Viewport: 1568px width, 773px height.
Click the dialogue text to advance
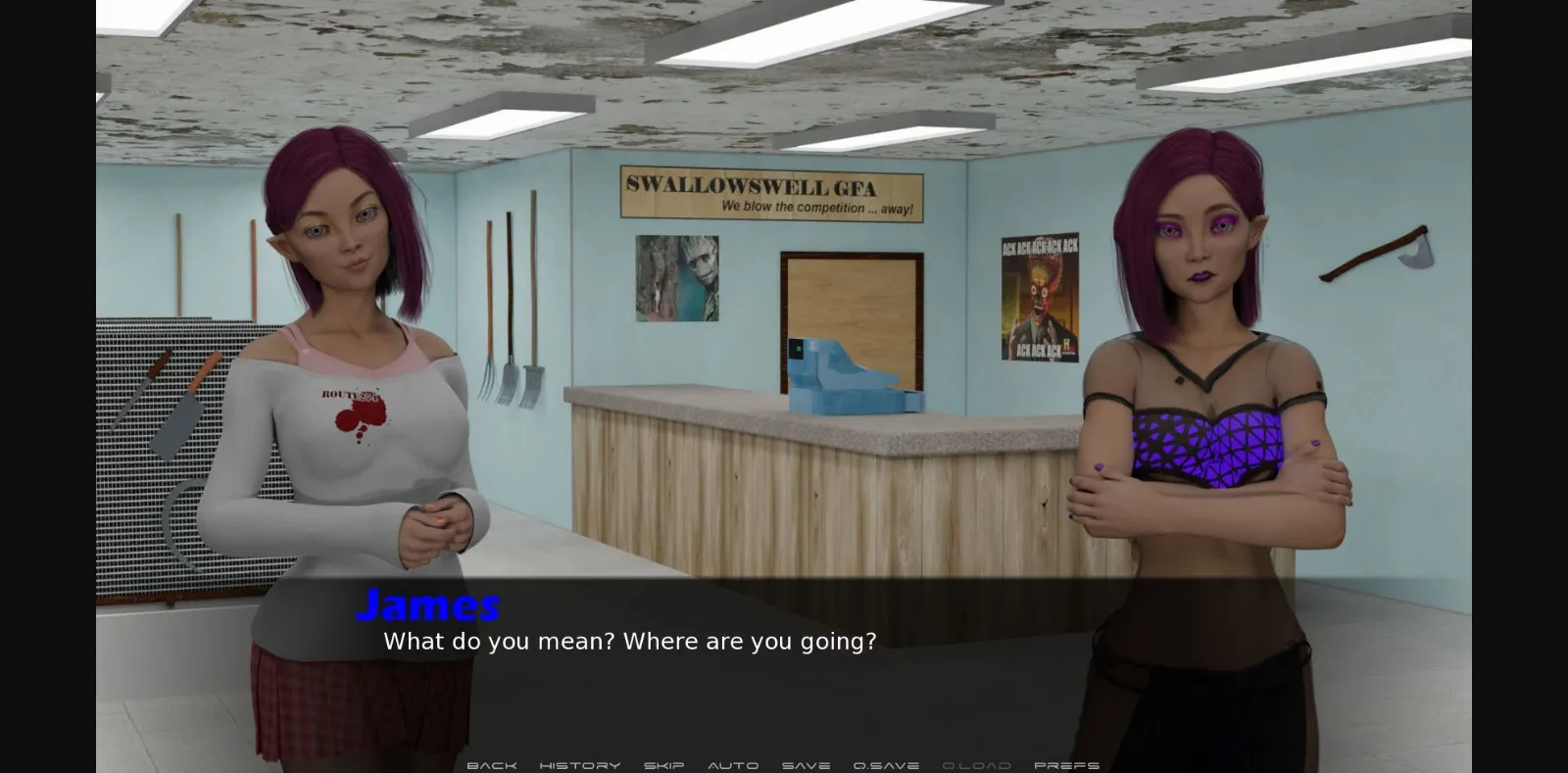click(x=630, y=642)
